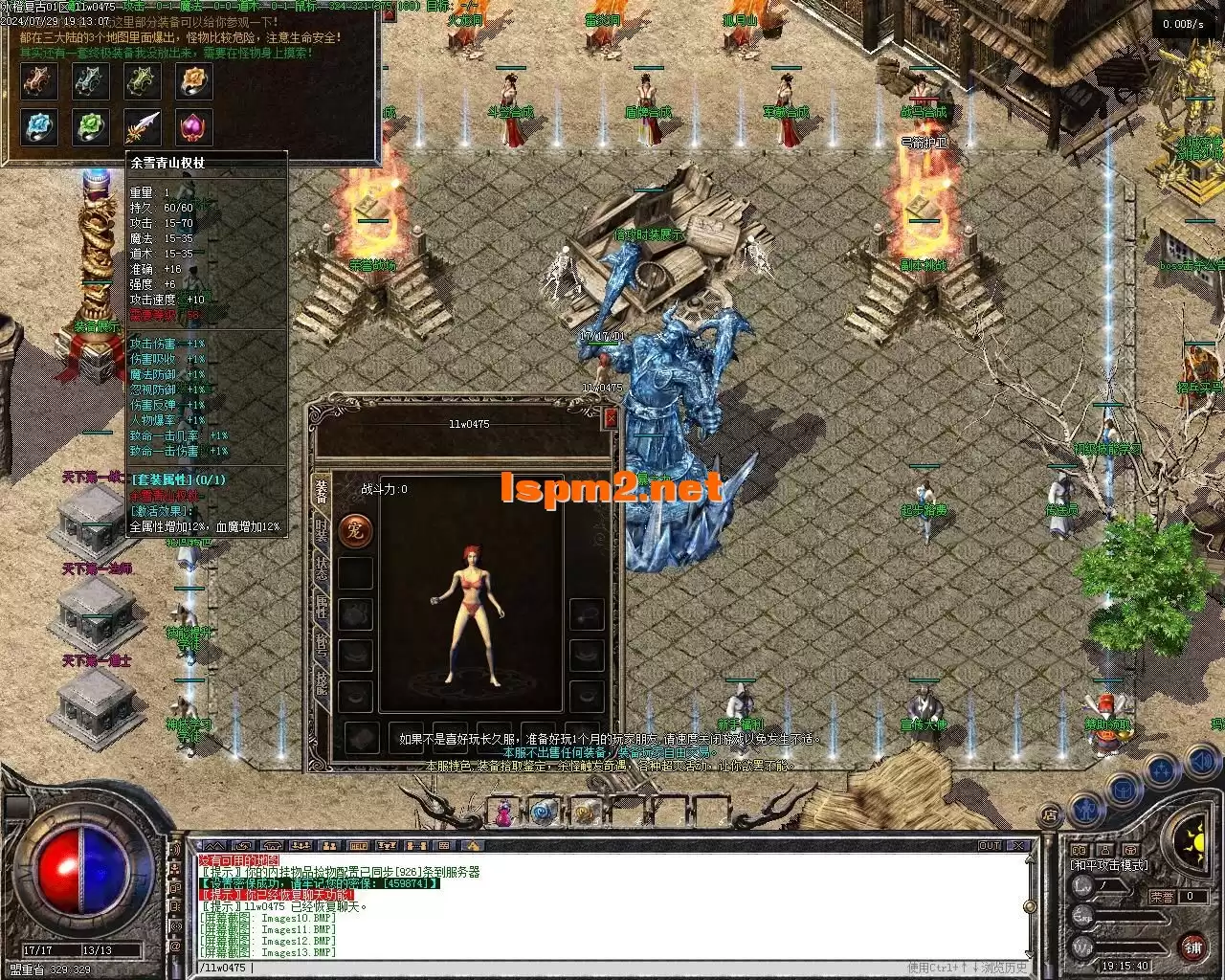Open the 店 shop button
This screenshot has height=980, width=1225.
[x=1050, y=816]
